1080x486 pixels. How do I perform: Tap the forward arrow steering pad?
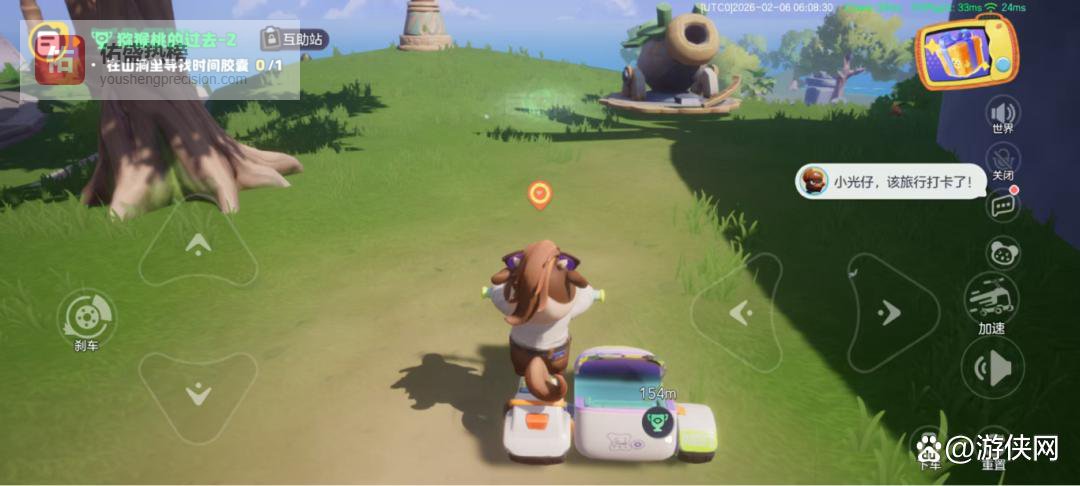coord(198,243)
